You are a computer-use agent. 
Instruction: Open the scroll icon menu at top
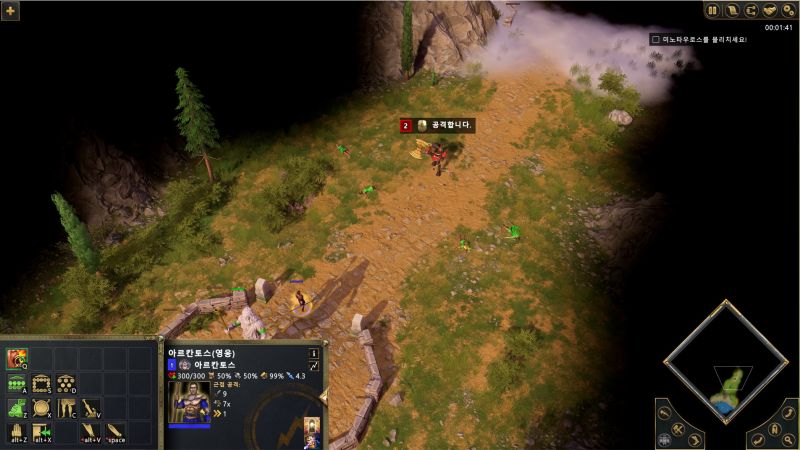[x=732, y=10]
